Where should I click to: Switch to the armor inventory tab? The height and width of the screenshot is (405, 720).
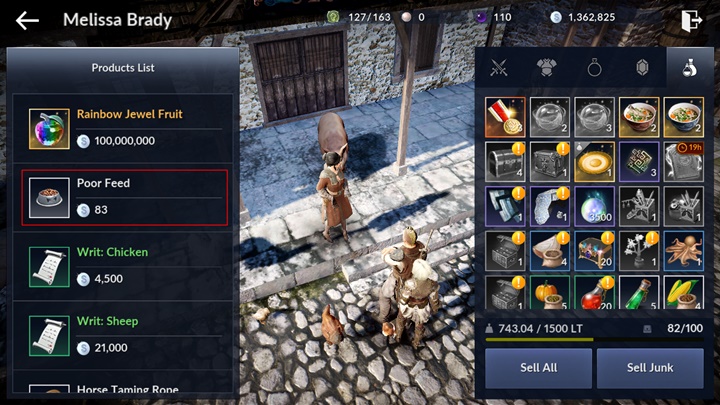pyautogui.click(x=546, y=68)
